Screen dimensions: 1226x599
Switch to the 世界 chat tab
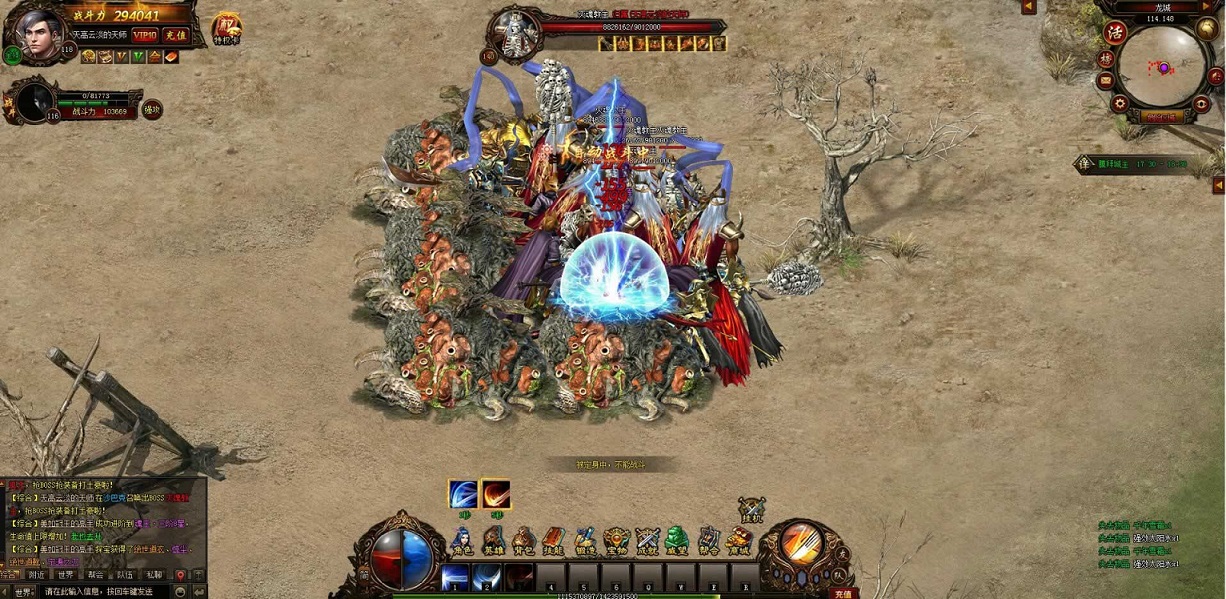click(x=65, y=575)
